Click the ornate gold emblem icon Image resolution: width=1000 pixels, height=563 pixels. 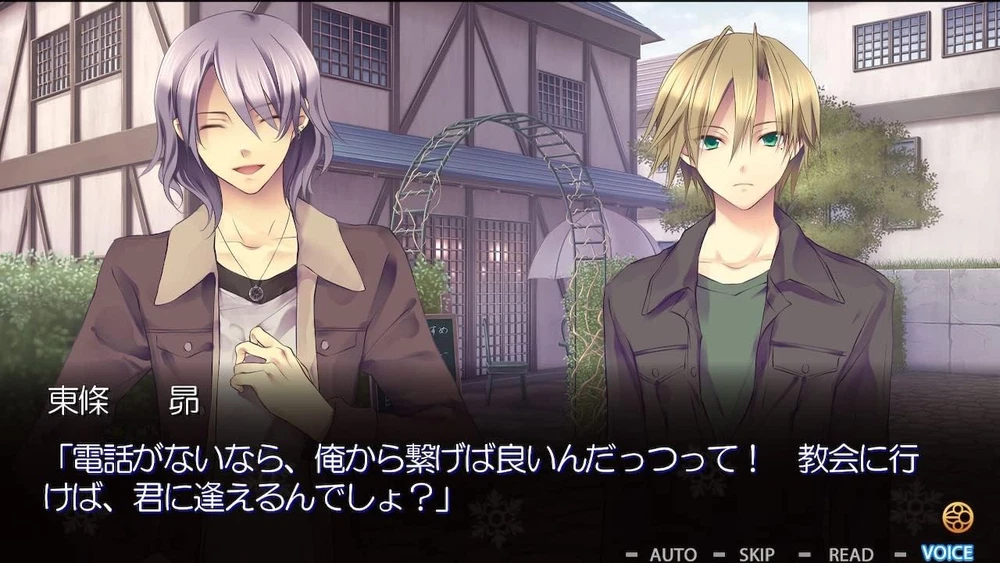[x=957, y=517]
